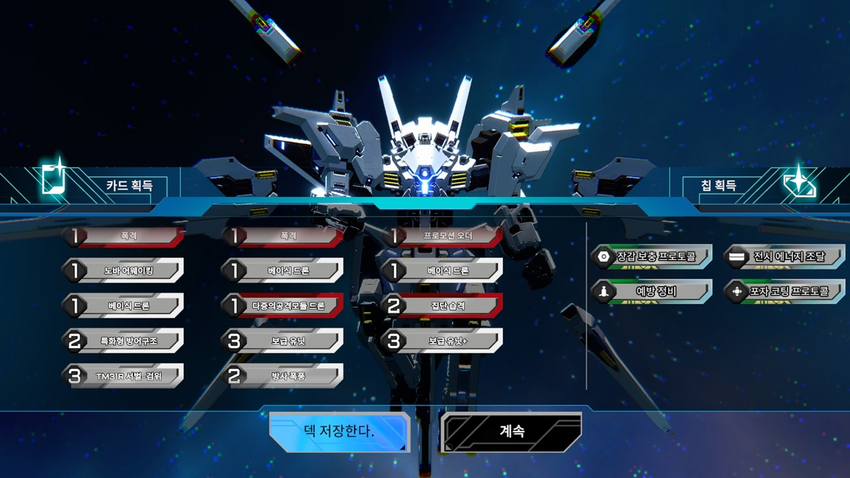Select the 포자 코팅 프로토콜 chip
The height and width of the screenshot is (478, 850).
782,292
